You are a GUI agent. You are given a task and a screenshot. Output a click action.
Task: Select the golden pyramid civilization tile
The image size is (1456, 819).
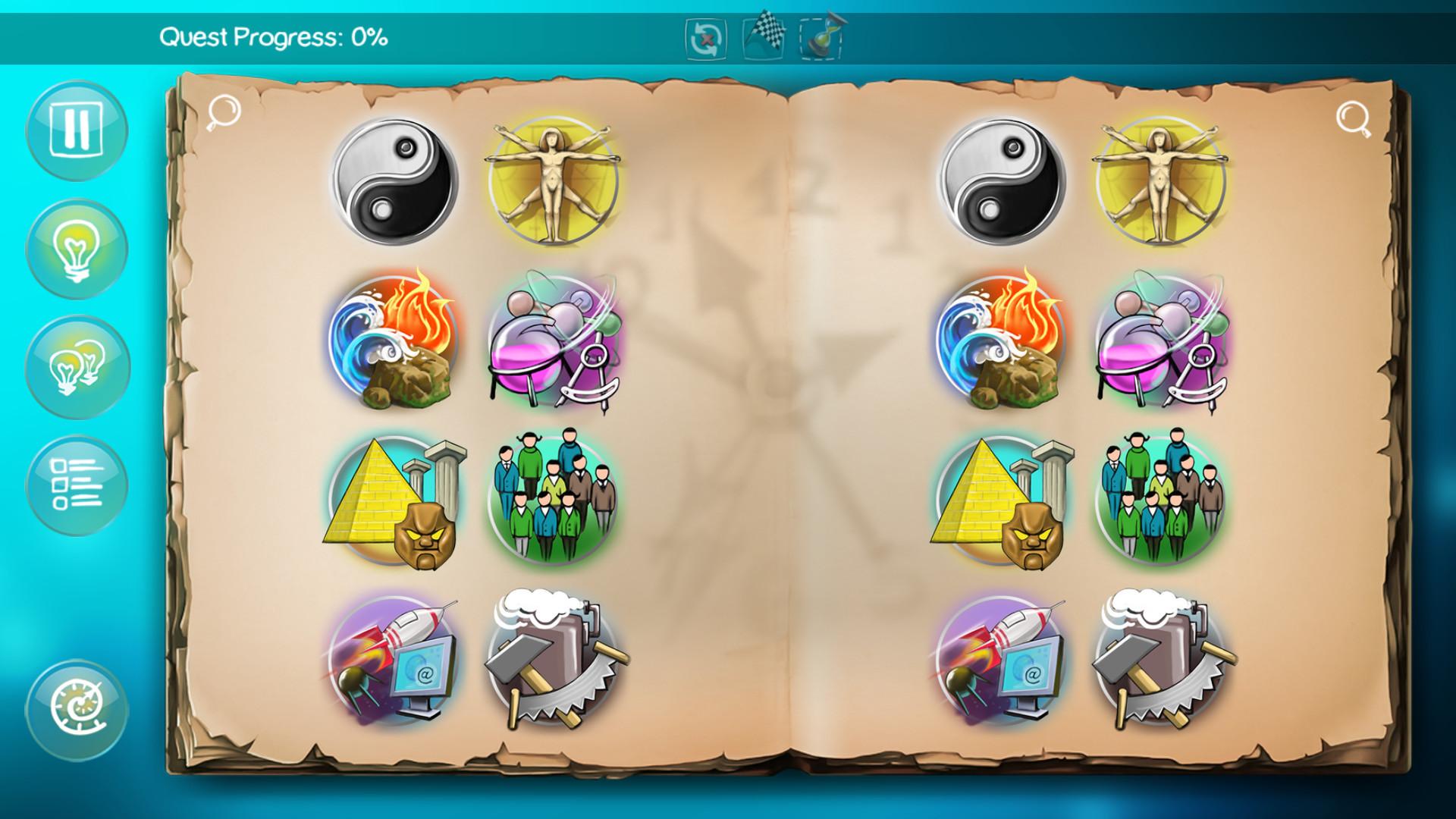coord(394,500)
